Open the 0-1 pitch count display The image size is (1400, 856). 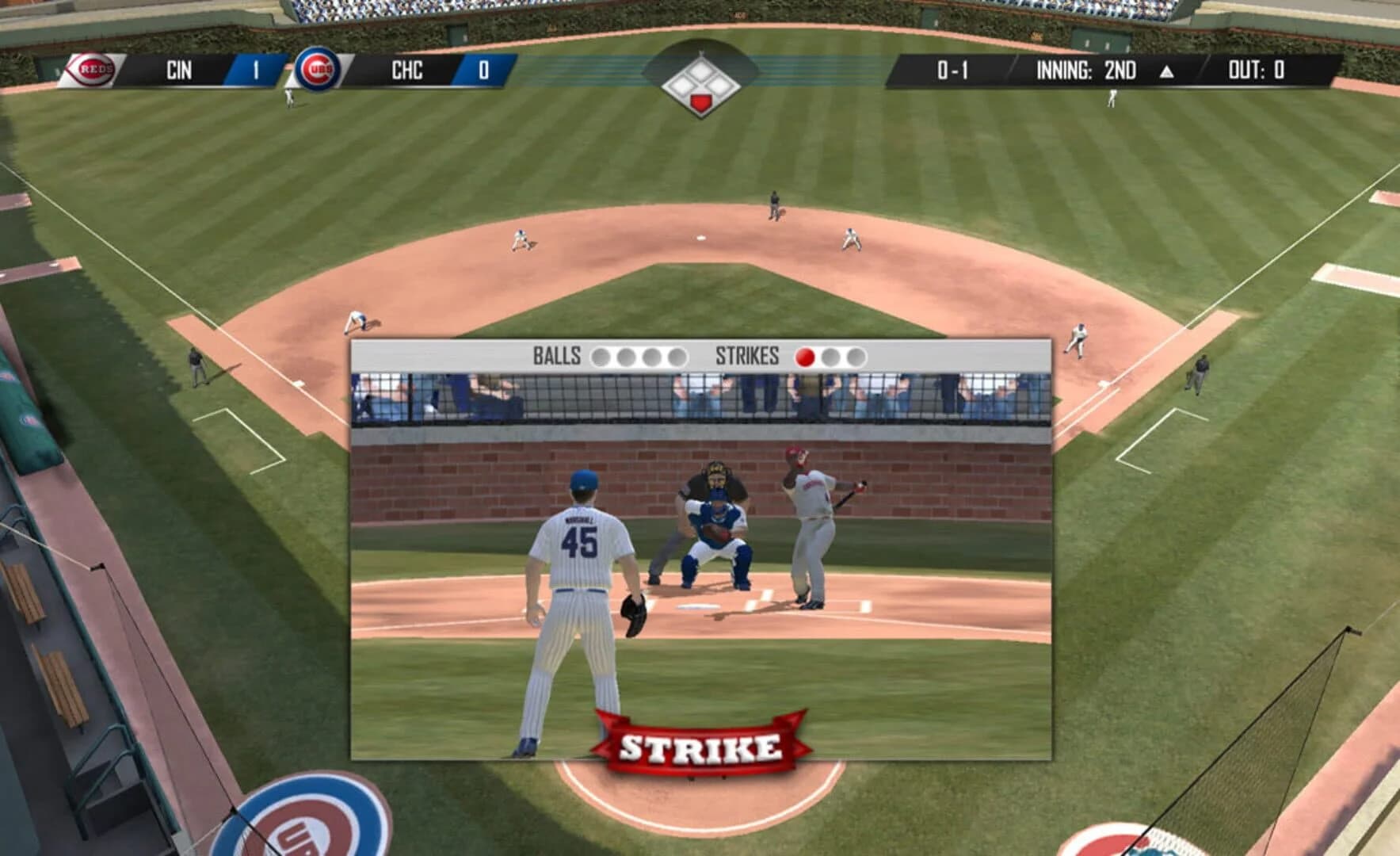click(954, 69)
